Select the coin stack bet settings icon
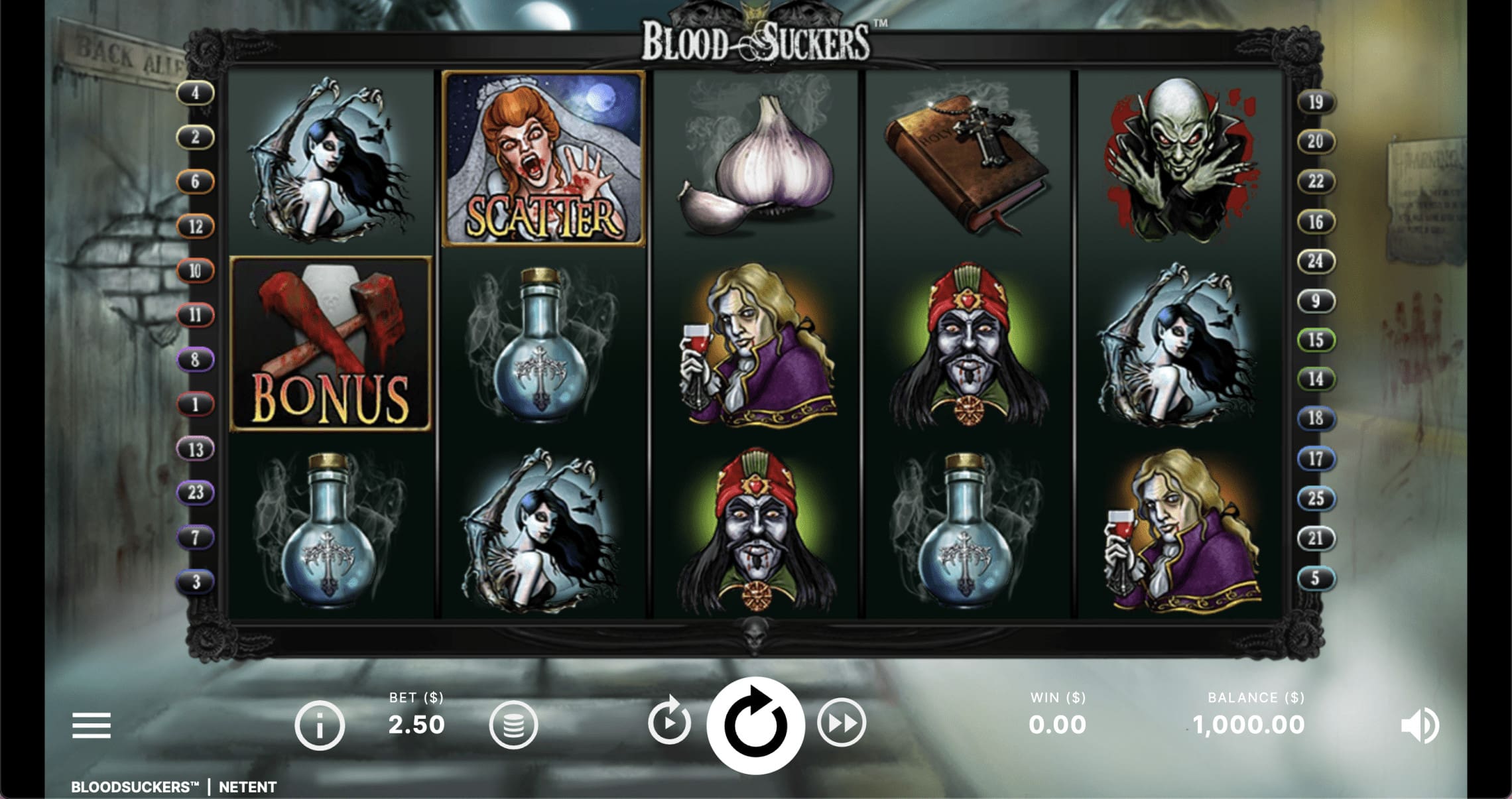The width and height of the screenshot is (1512, 799). pyautogui.click(x=514, y=725)
